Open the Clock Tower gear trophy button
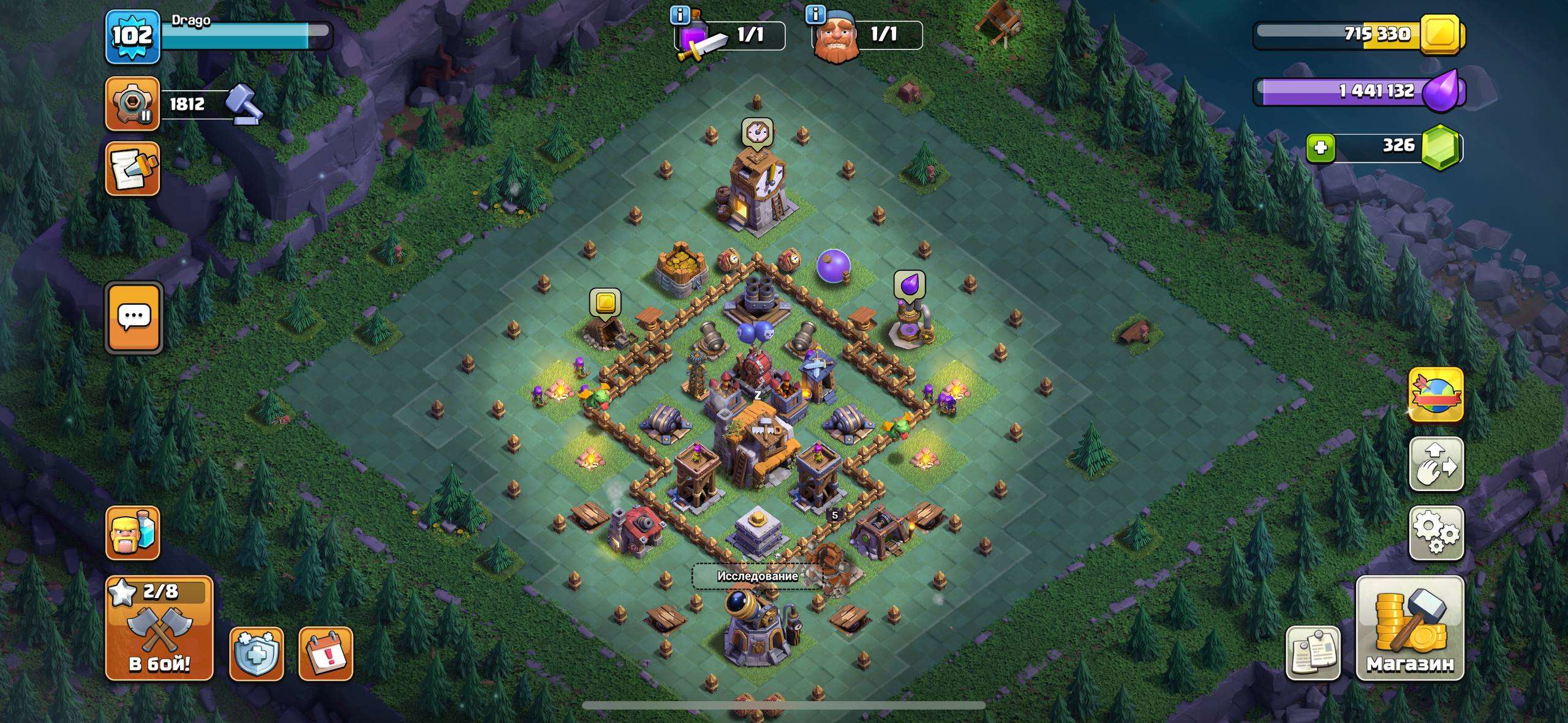Screen dimensions: 1568x723 coord(133,103)
